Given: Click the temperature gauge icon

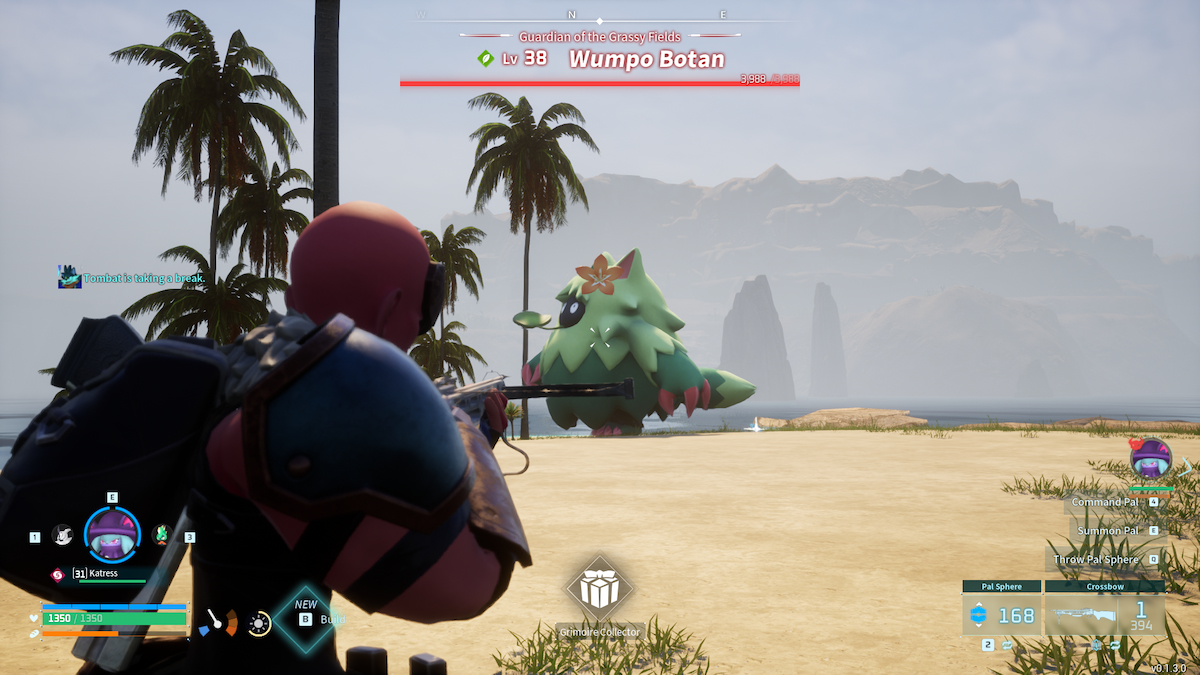Looking at the screenshot, I should (218, 623).
